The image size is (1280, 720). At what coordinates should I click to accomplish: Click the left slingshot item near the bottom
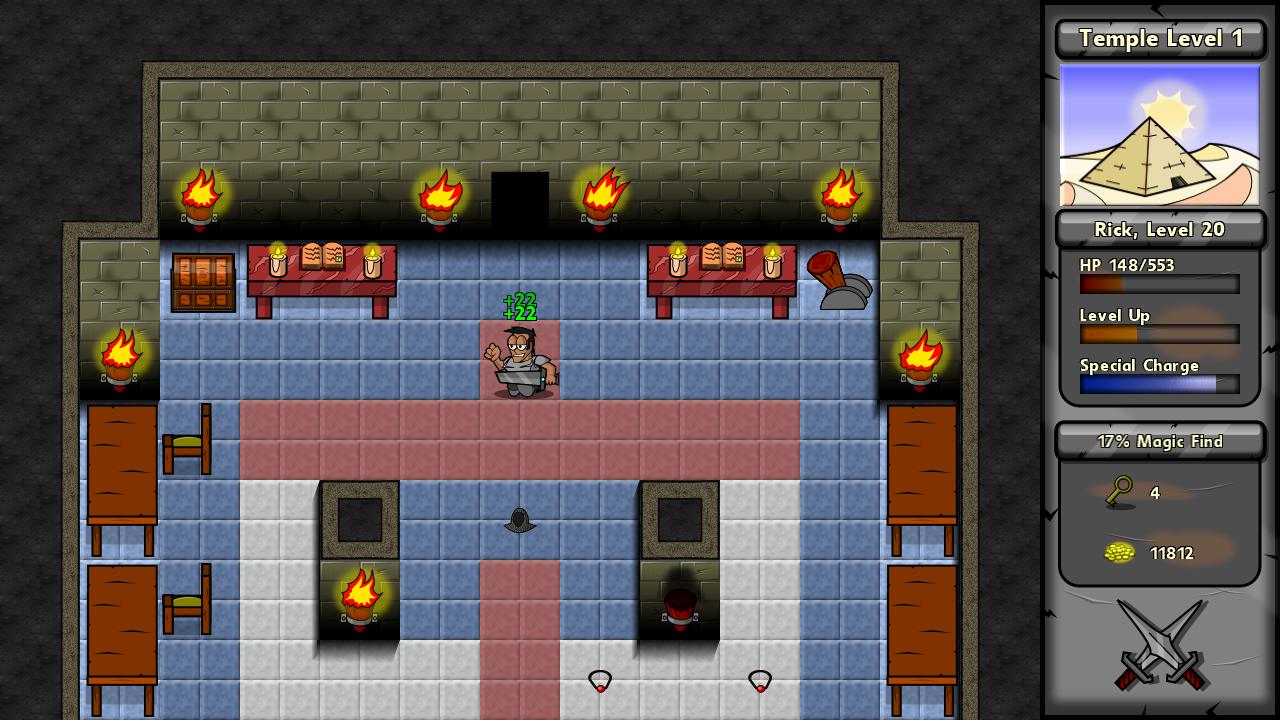[x=600, y=682]
